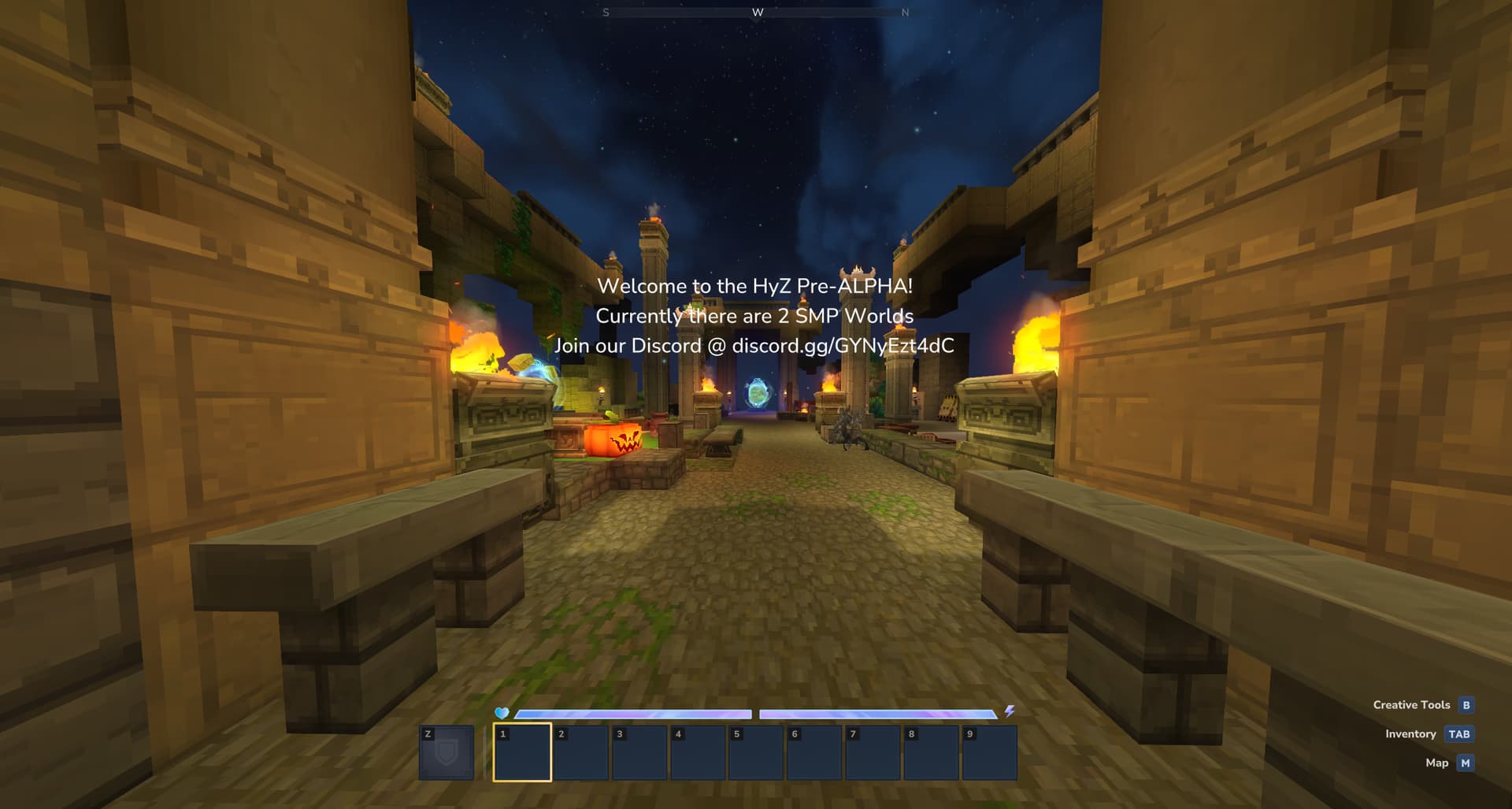Click the lightning stamina icon

pyautogui.click(x=1010, y=711)
